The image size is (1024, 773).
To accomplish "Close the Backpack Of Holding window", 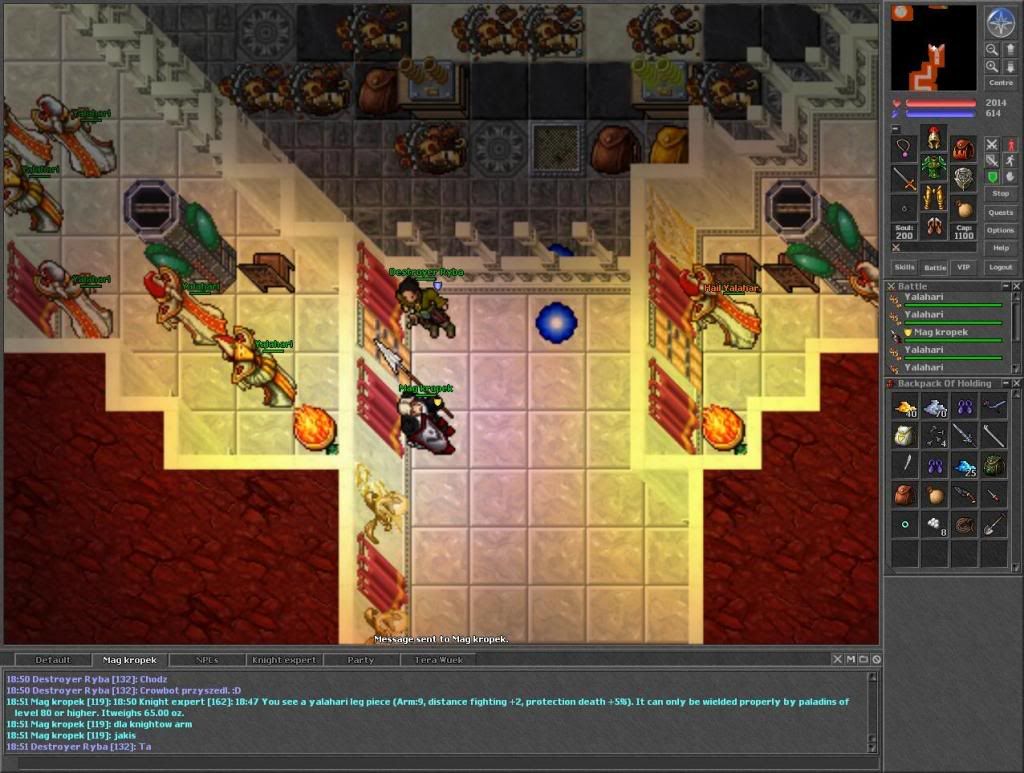I will [1014, 383].
